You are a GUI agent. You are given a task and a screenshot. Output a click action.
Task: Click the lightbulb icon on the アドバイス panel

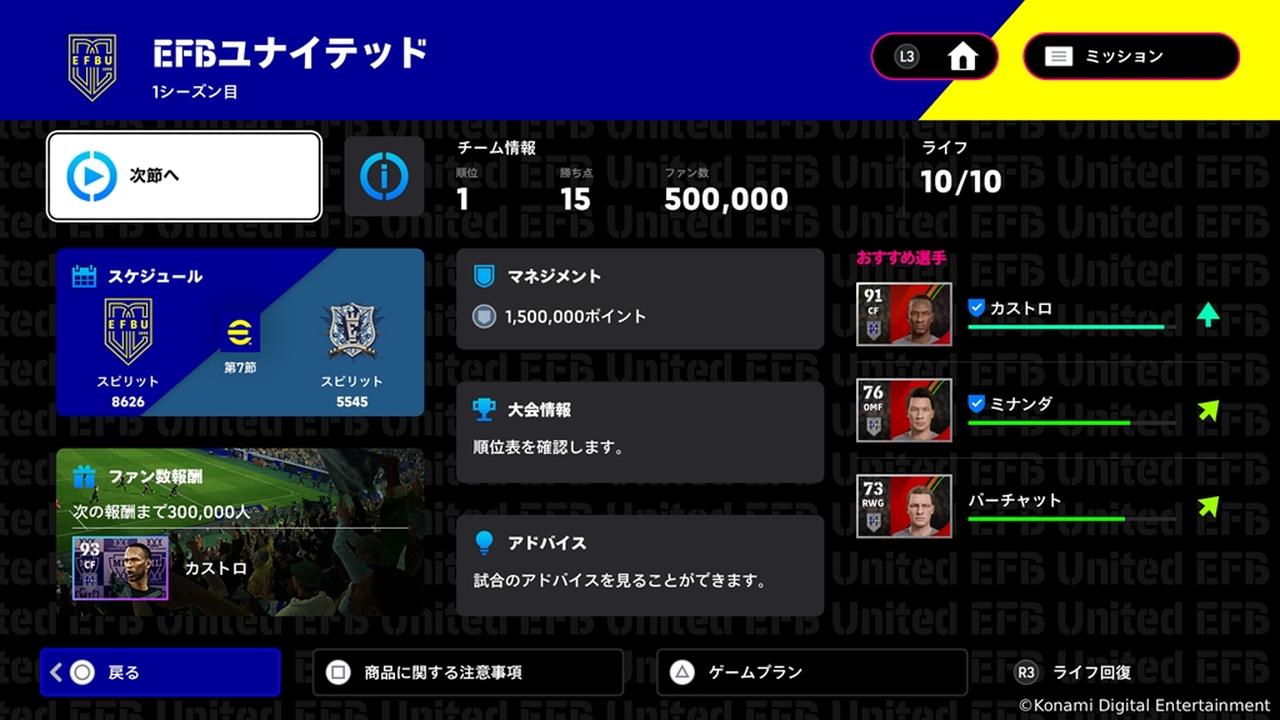[x=484, y=542]
